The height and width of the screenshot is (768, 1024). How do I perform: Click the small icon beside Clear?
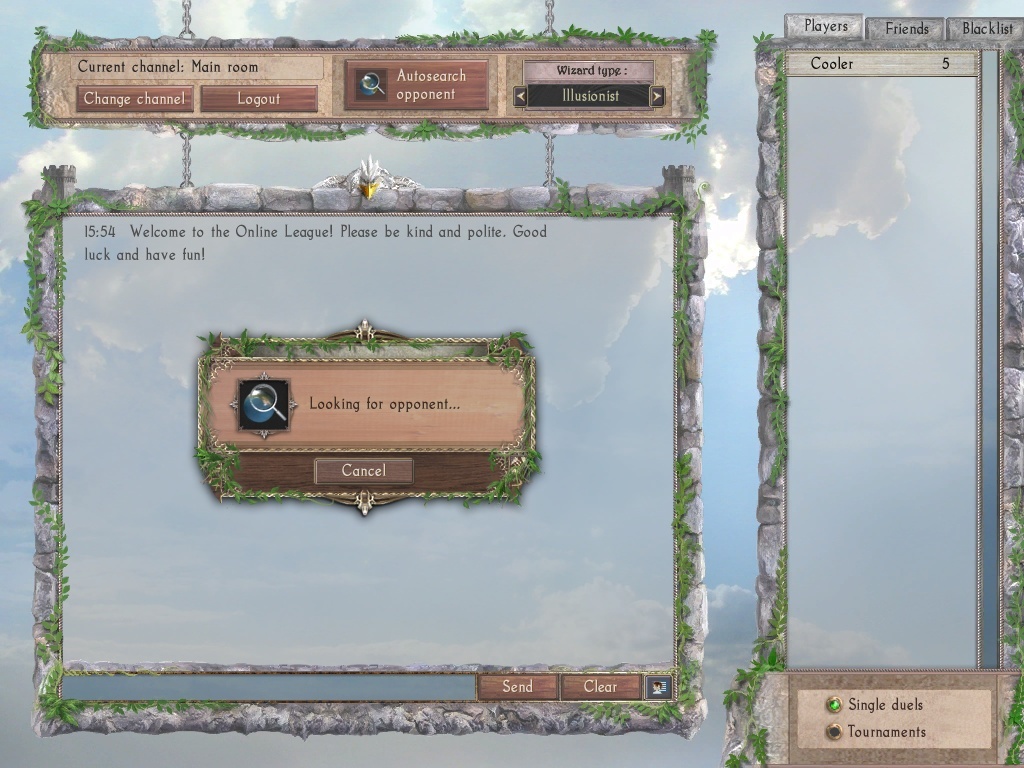click(x=659, y=687)
